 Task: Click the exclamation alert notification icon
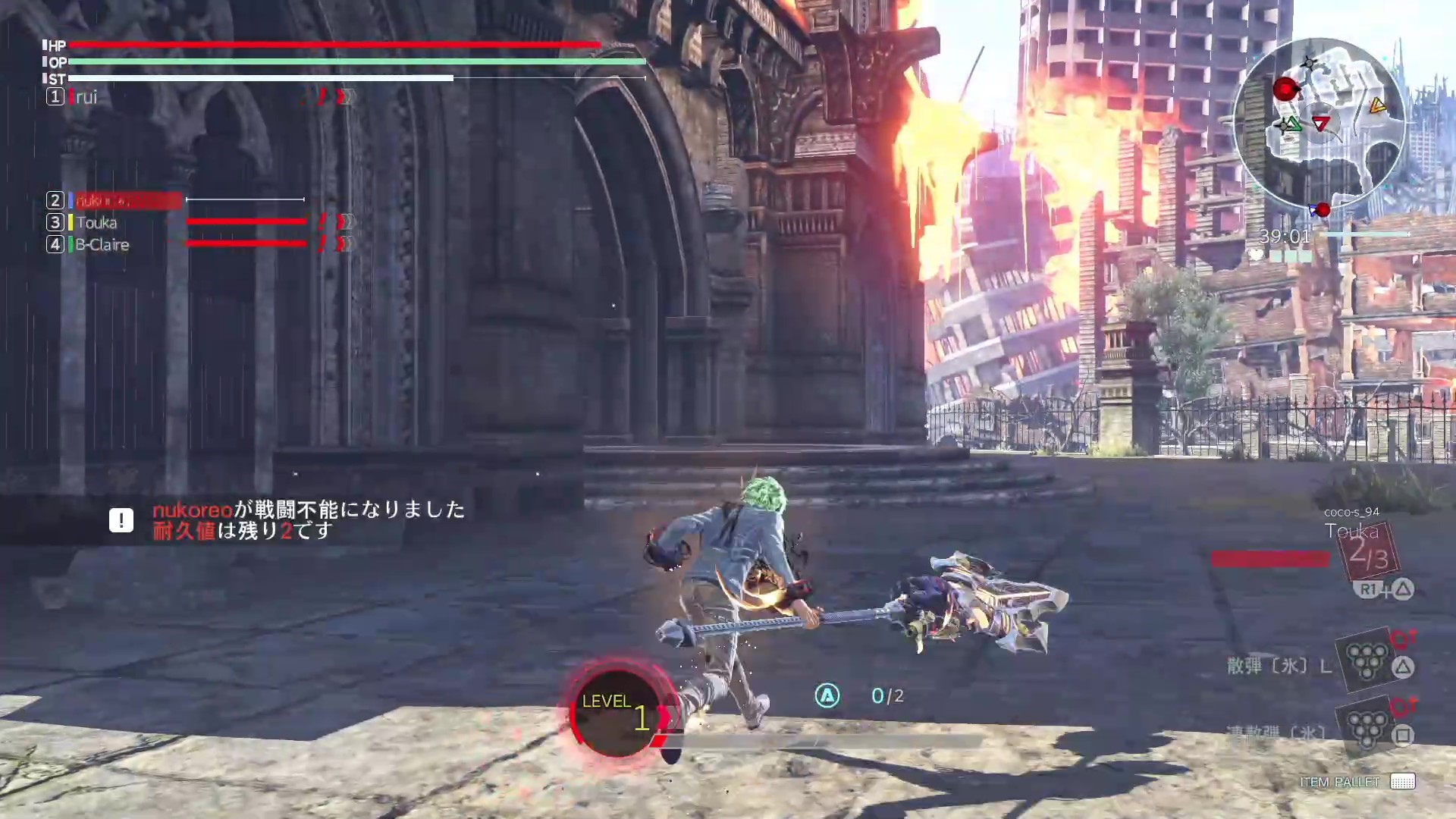coord(121,520)
